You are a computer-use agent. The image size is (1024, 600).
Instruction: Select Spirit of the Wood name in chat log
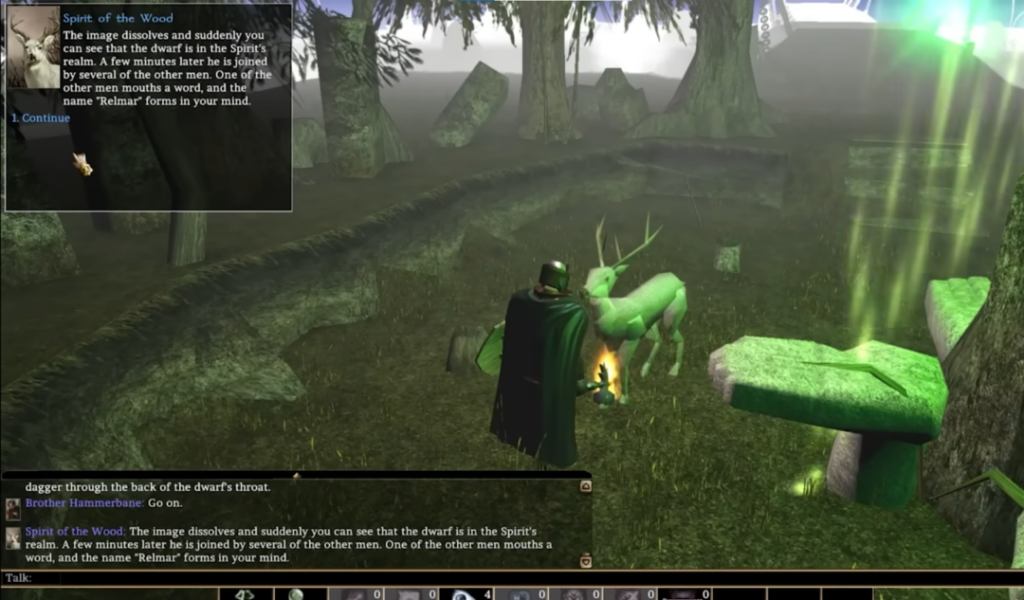pos(75,531)
